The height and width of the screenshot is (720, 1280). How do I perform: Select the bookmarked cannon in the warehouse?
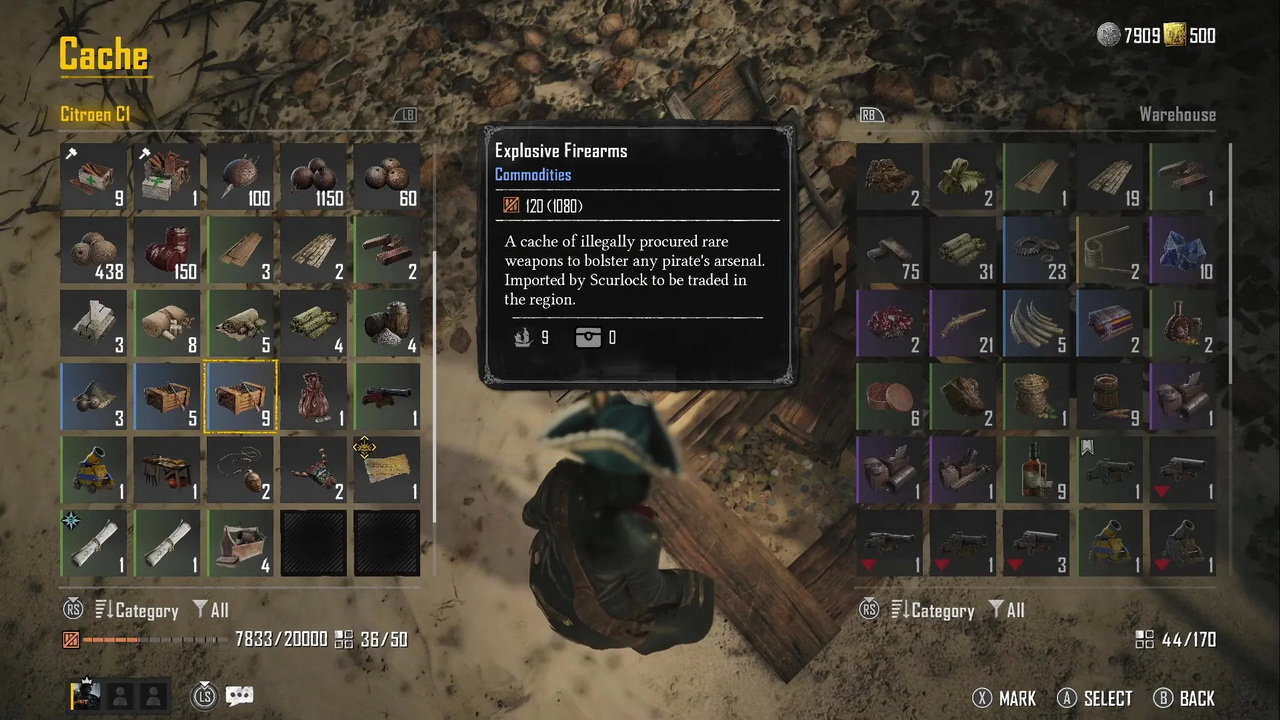tap(1110, 469)
